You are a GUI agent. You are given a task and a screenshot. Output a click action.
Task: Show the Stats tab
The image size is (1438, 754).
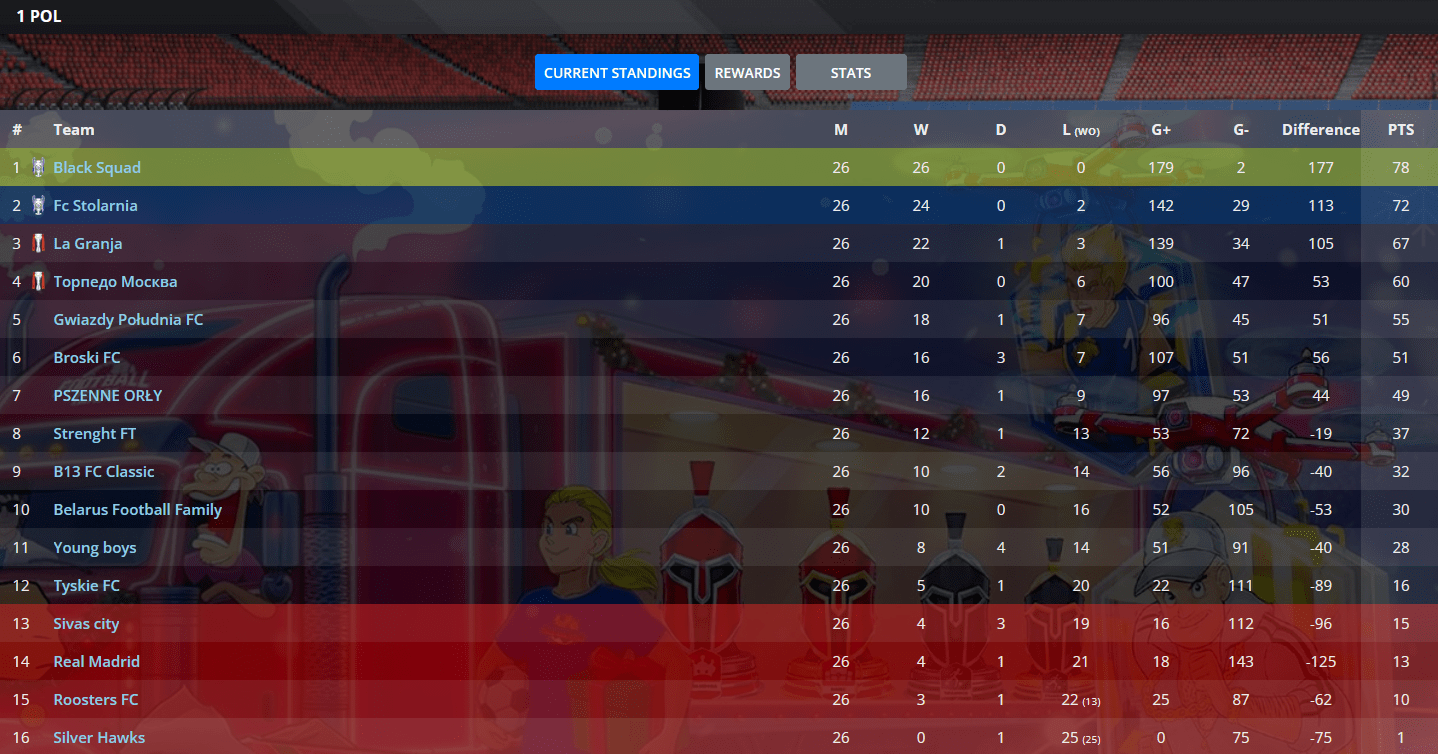click(851, 73)
